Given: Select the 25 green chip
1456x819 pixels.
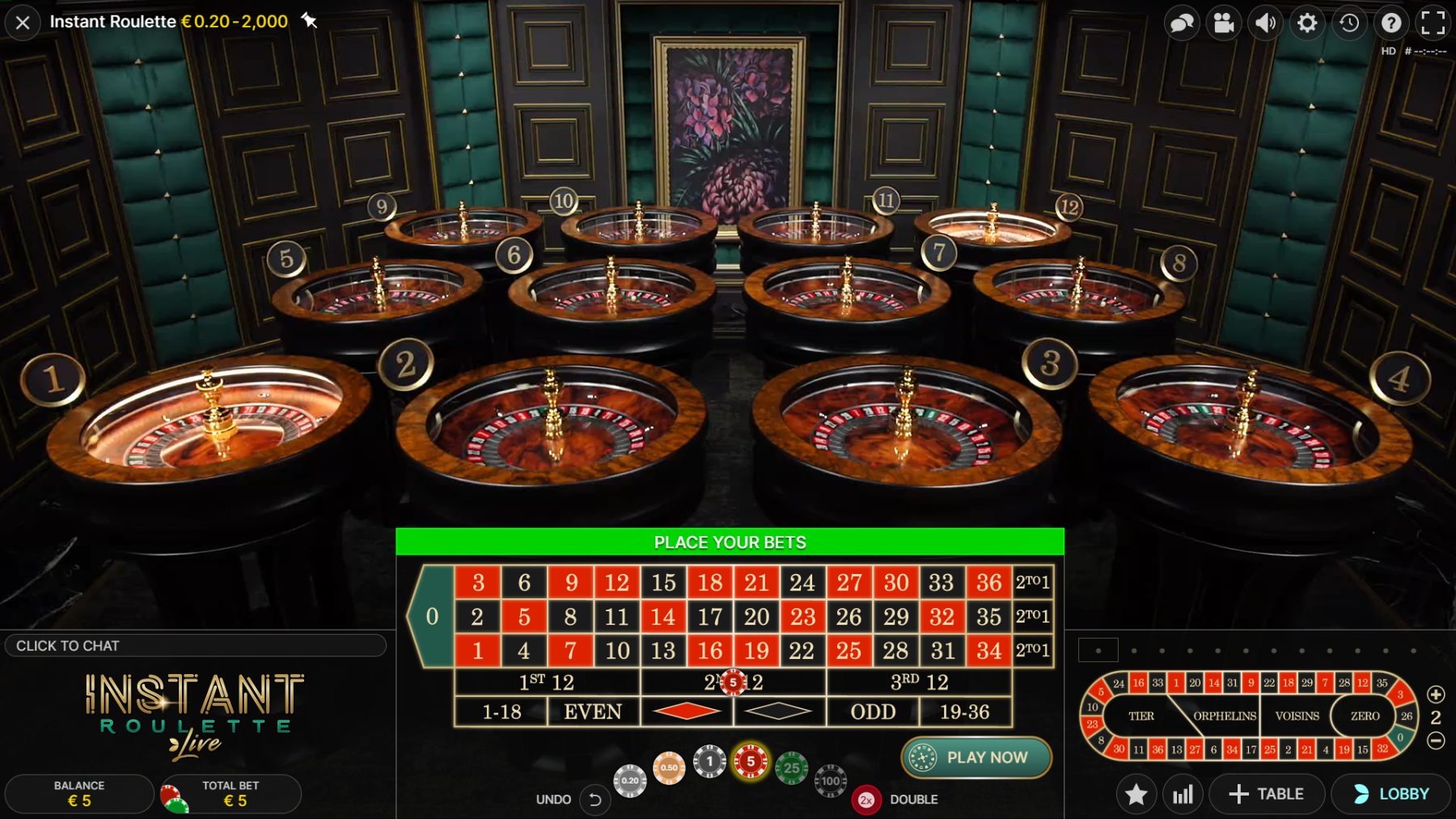Looking at the screenshot, I should (791, 768).
